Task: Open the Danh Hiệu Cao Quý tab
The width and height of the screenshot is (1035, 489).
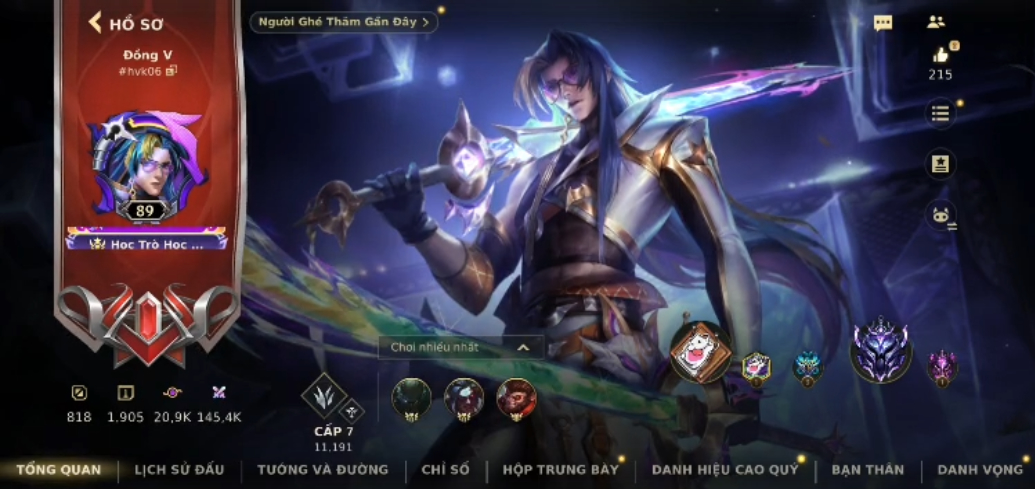Action: 725,469
